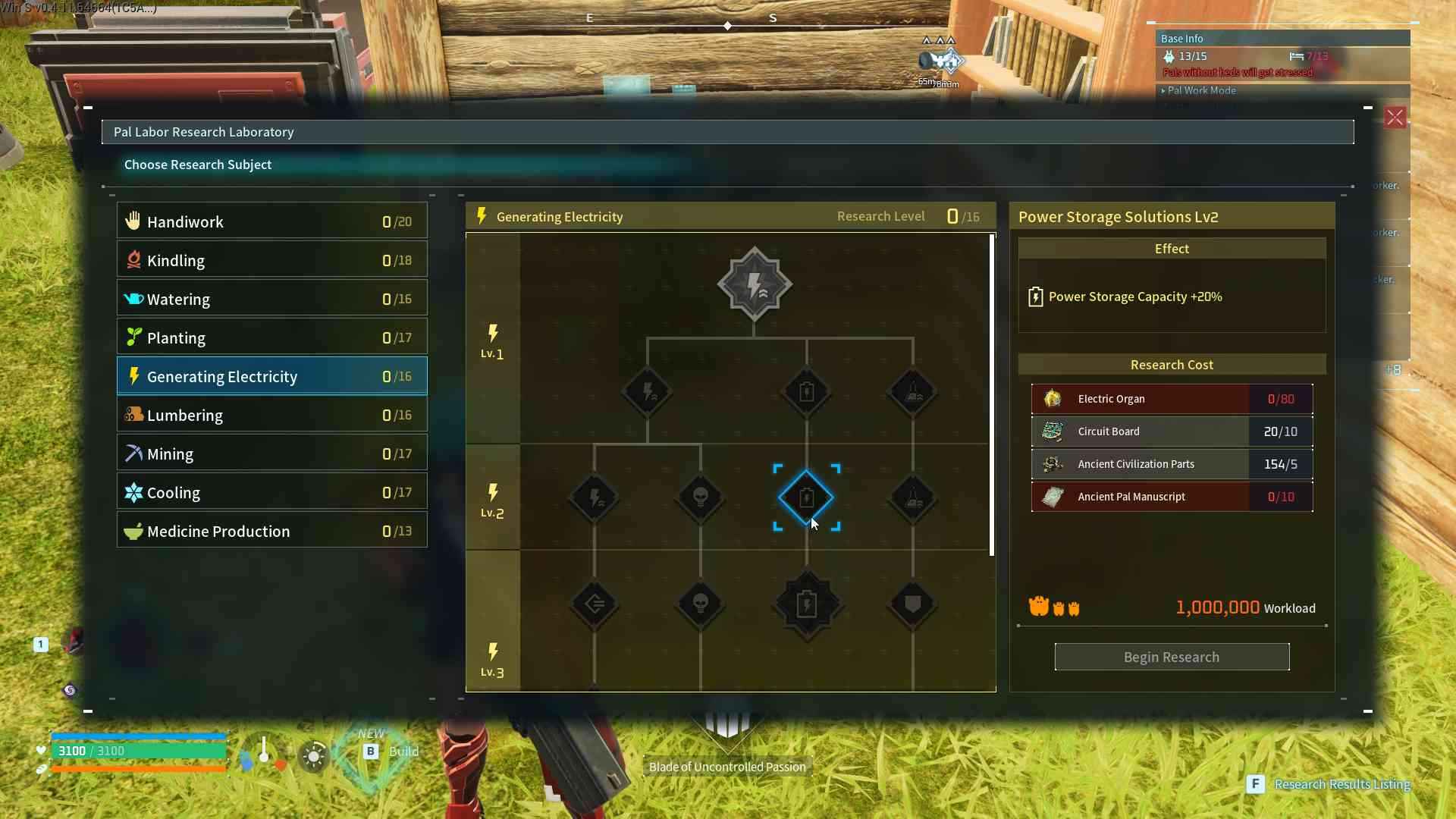Click the Circuit Board resource icon
The height and width of the screenshot is (819, 1456).
(x=1053, y=431)
